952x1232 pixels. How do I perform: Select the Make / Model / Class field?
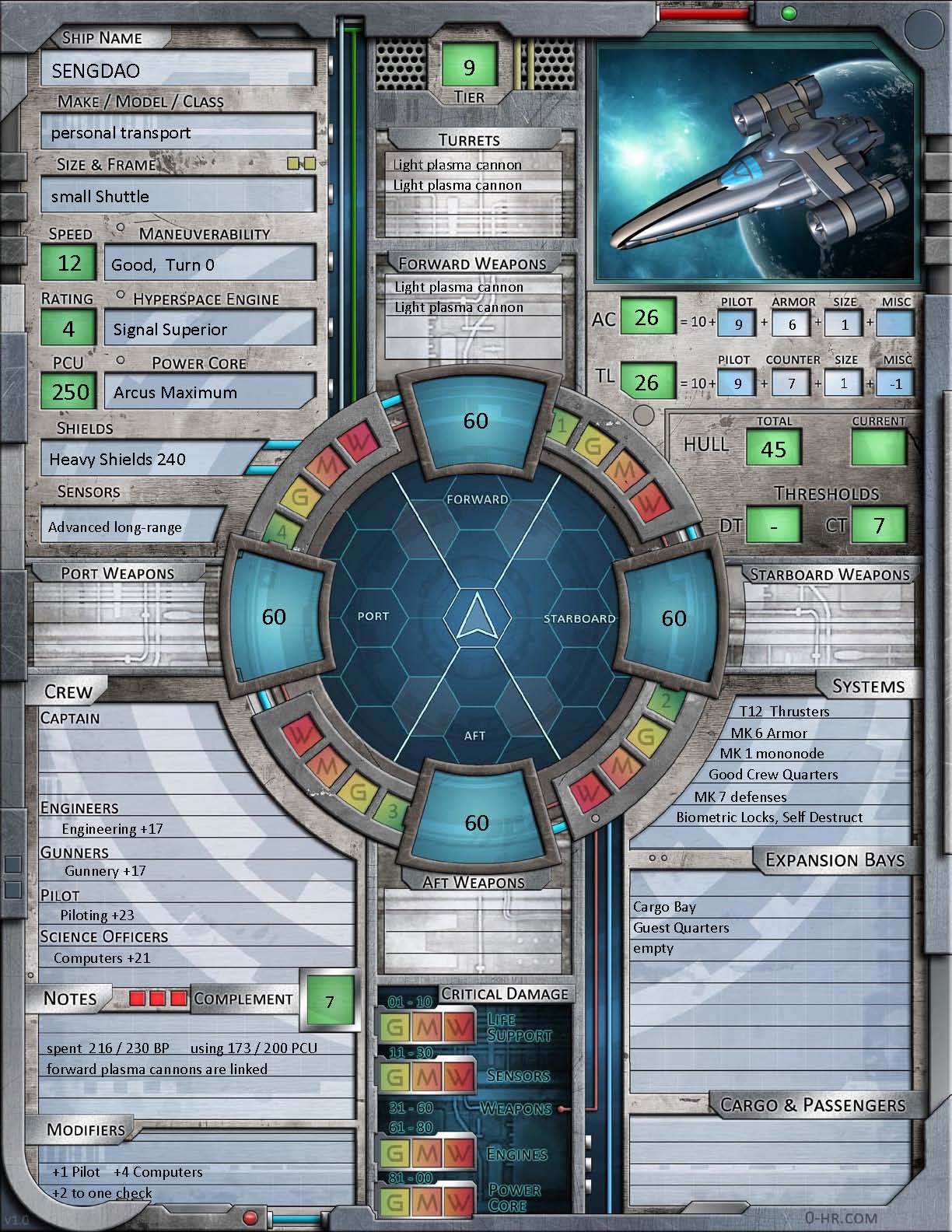[178, 132]
